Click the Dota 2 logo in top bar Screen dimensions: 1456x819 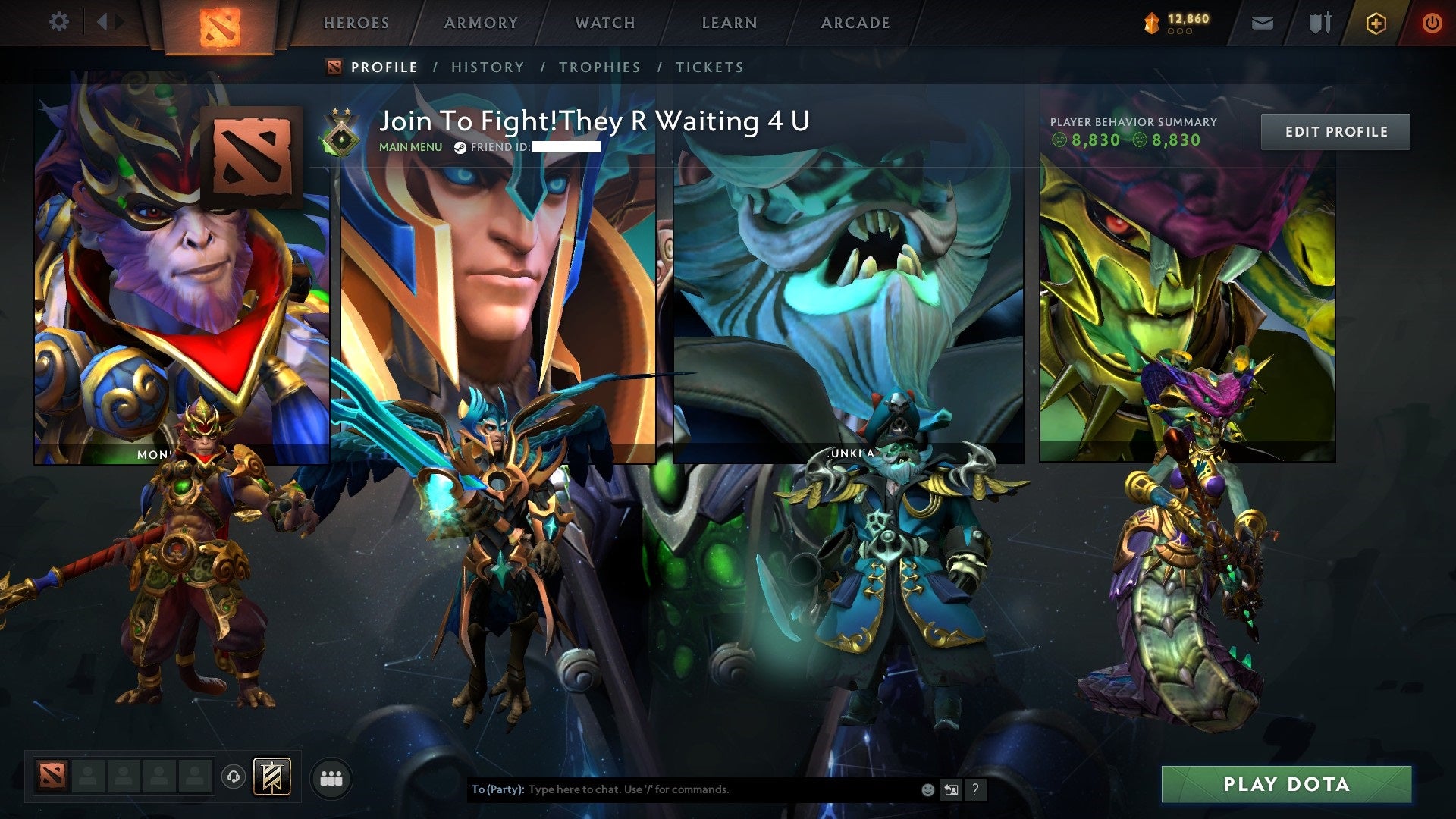[219, 23]
